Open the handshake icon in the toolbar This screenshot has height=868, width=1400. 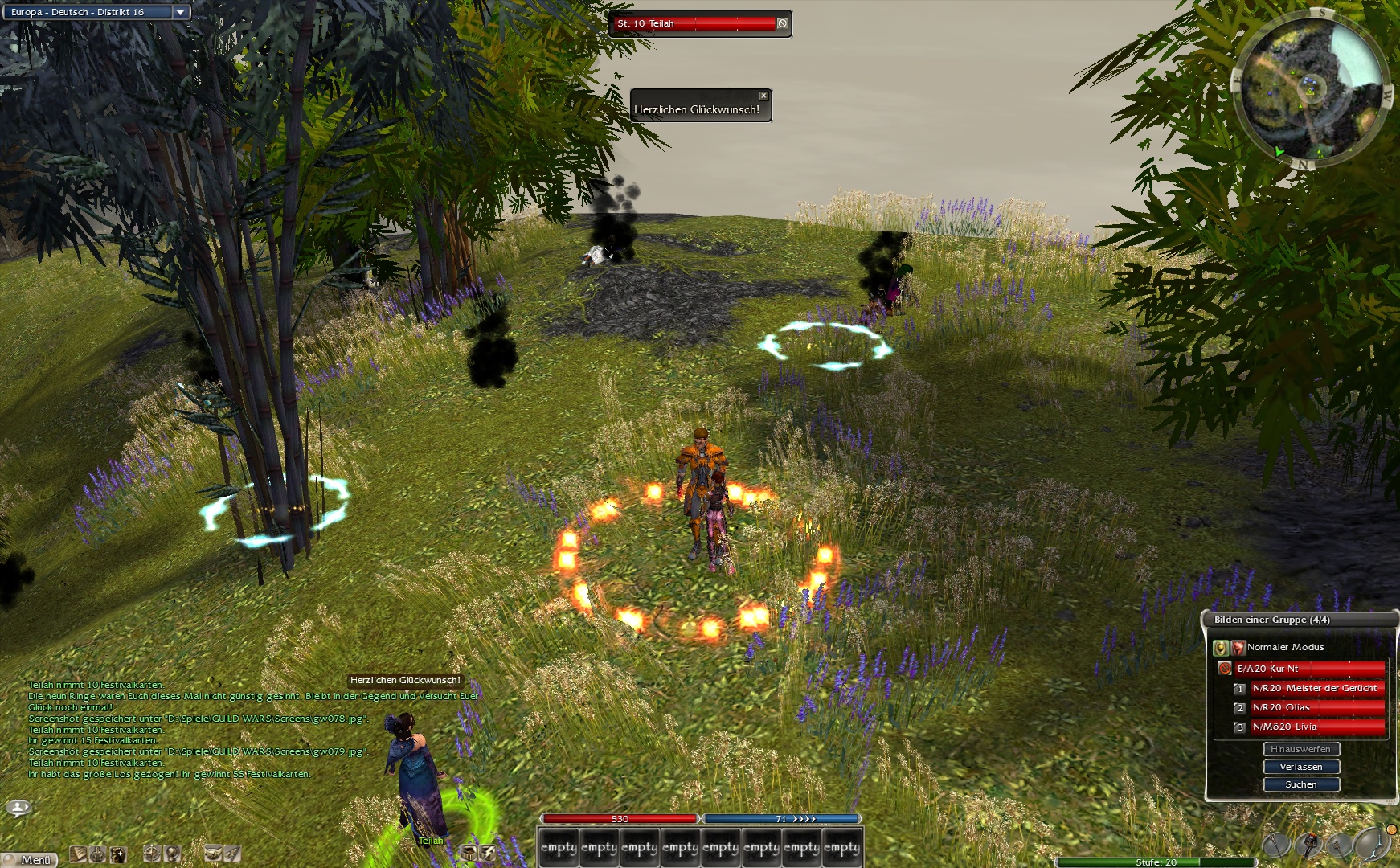pos(213,854)
